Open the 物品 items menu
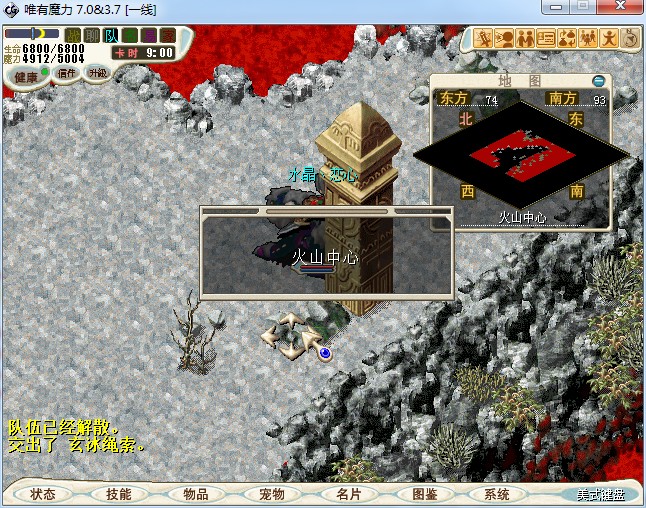Screen dimensions: 646x508 [195, 494]
